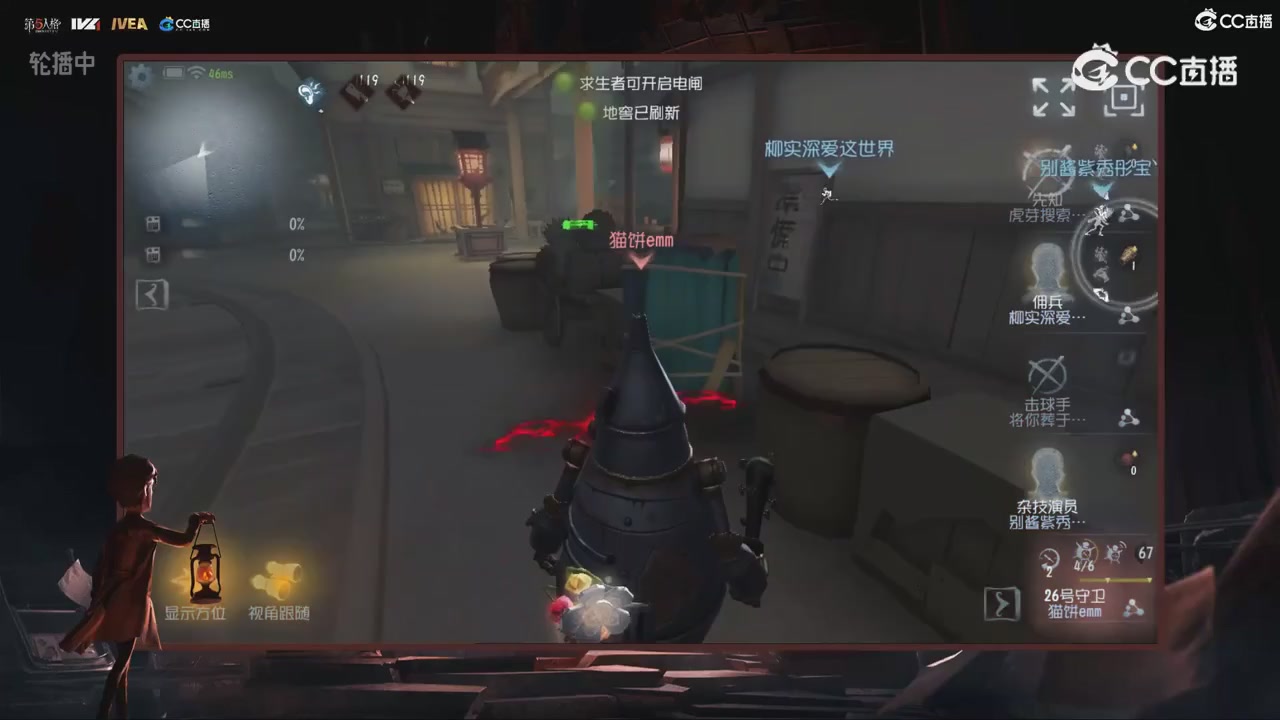1280x720 pixels.
Task: Click the gauge skill icon showing 2 charges
Action: point(1049,560)
